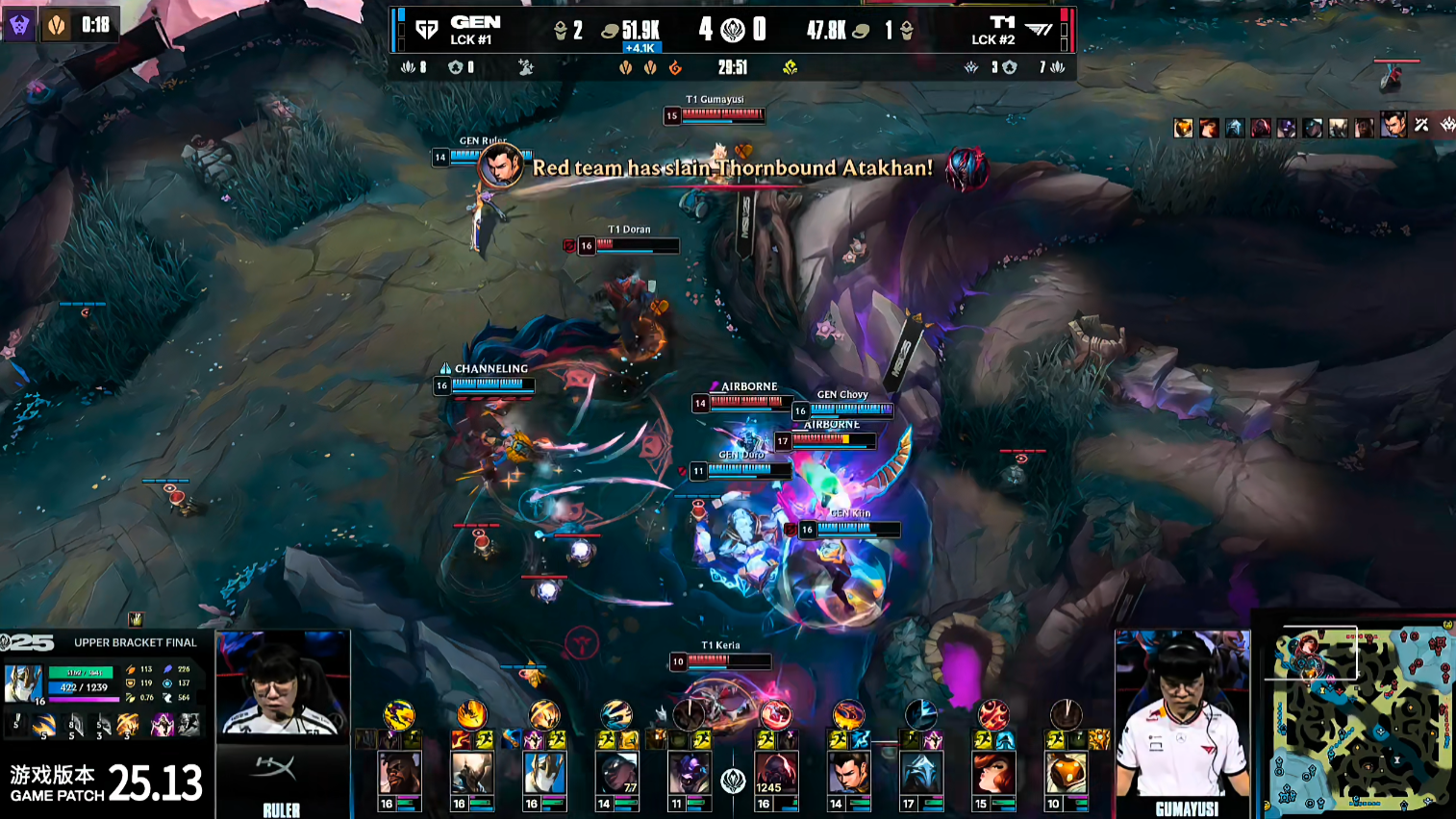The height and width of the screenshot is (819, 1456).
Task: Choose Bard's portrait in the bottom bar
Action: tap(1066, 773)
